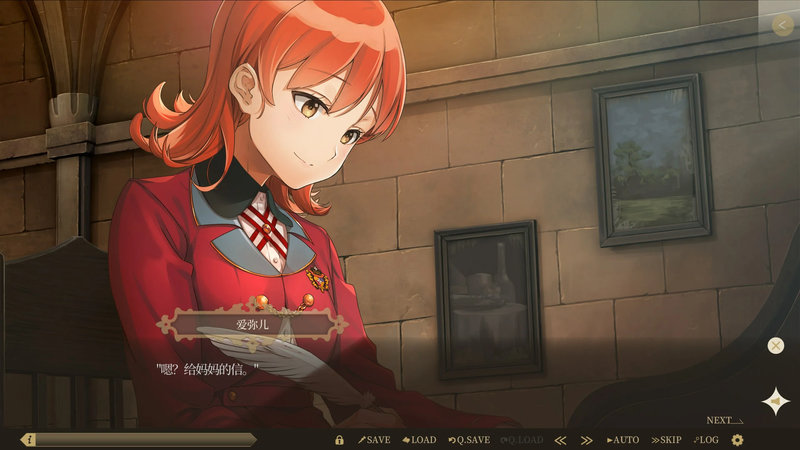This screenshot has width=800, height=450.
Task: Replay the voice with the speaker star icon
Action: coord(775,401)
